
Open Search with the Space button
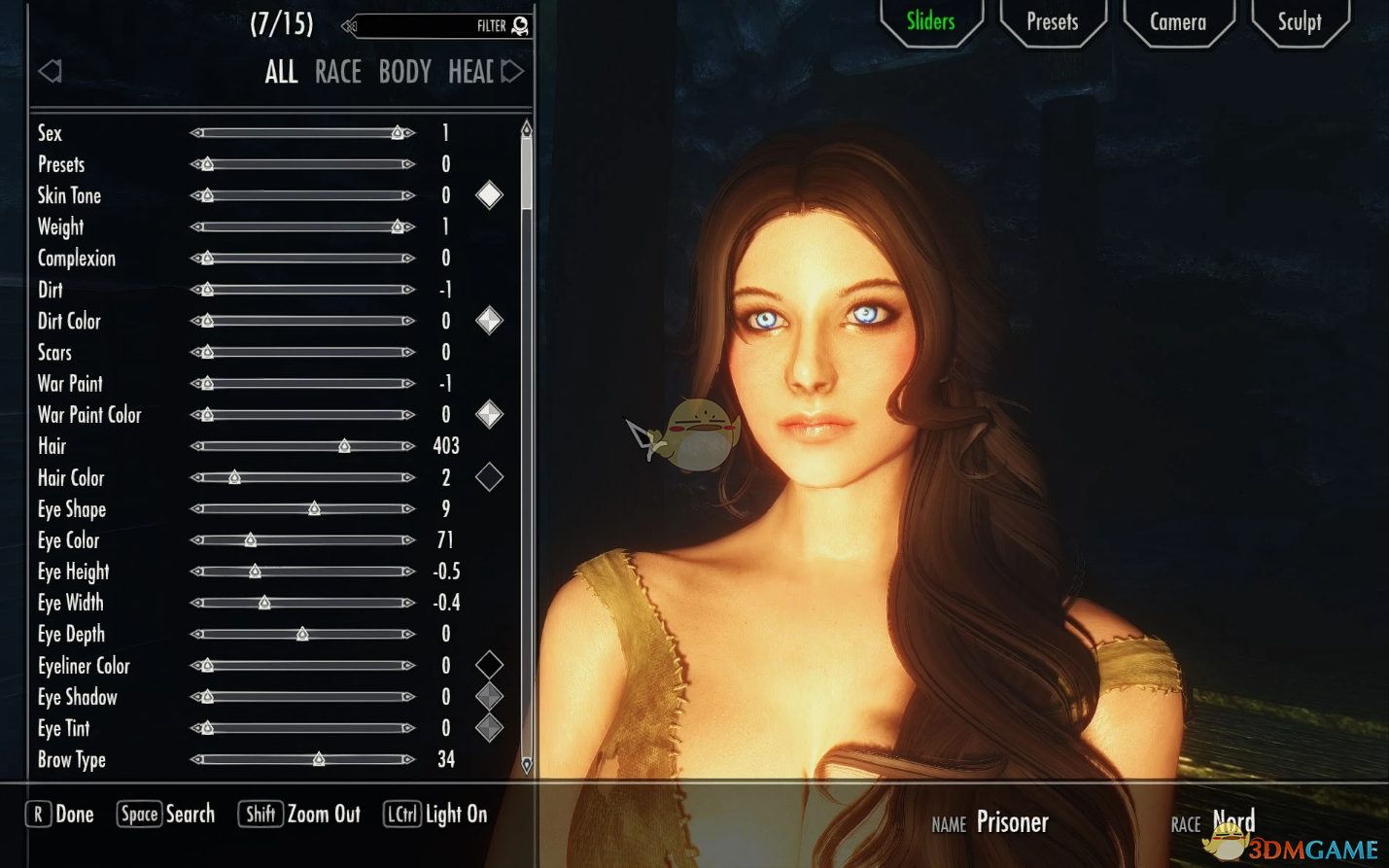pos(165,814)
